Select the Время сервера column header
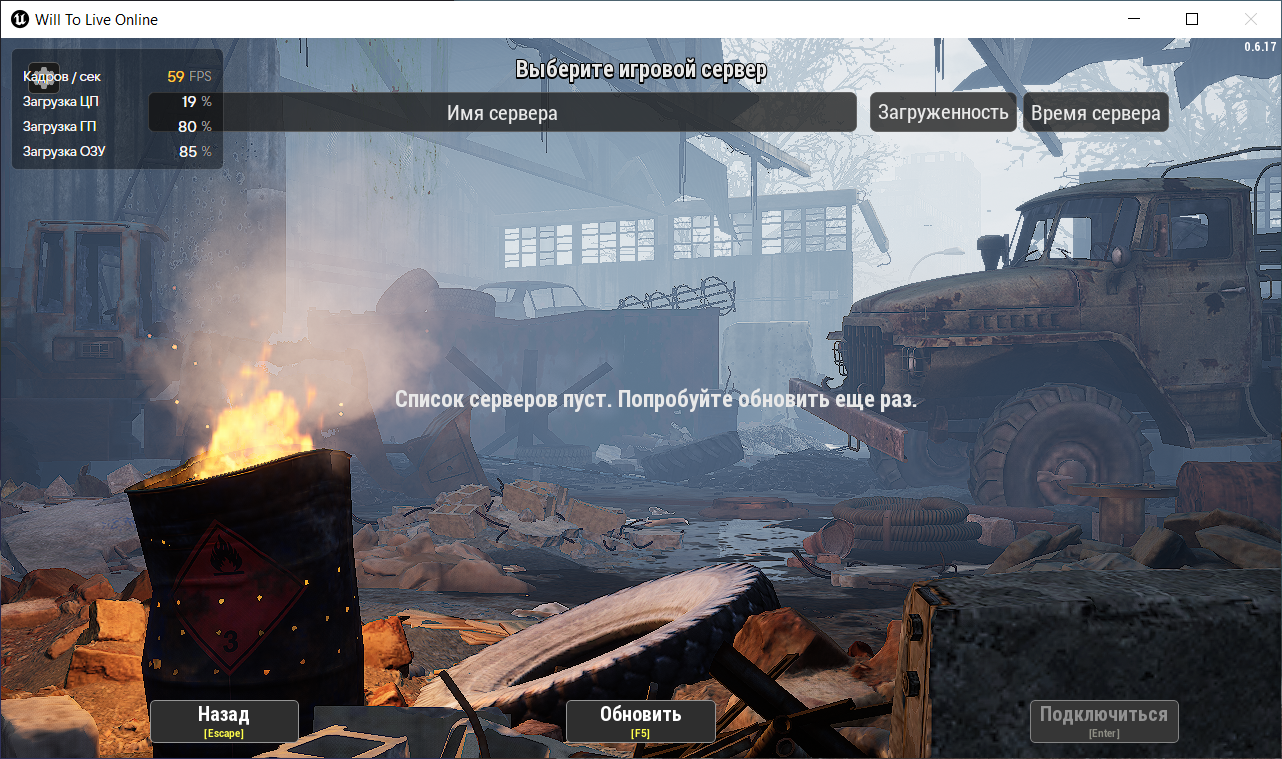Viewport: 1282px width, 759px height. pos(1095,113)
